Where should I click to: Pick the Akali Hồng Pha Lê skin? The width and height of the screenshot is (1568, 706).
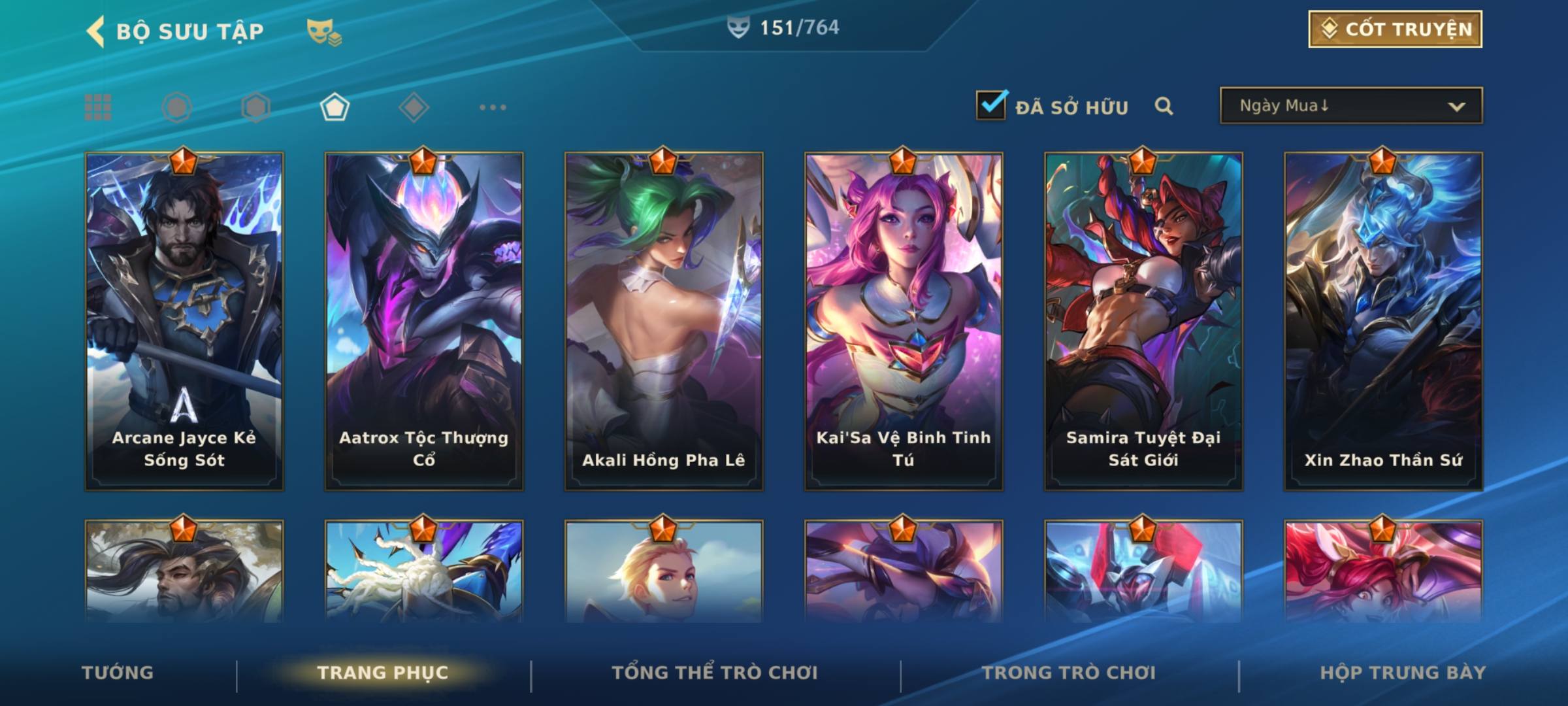click(x=664, y=320)
